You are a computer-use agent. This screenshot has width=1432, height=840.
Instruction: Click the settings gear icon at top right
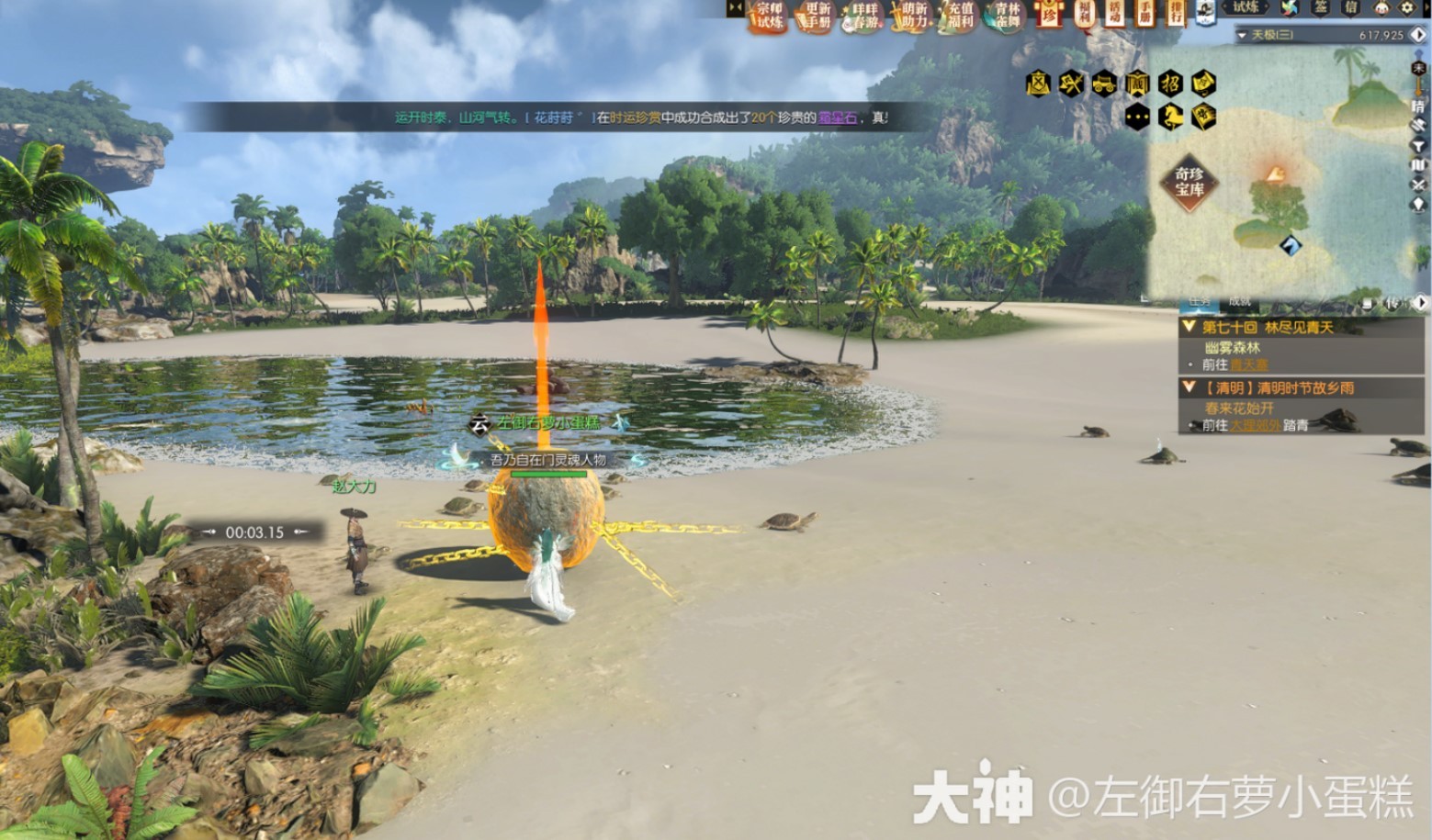click(x=1405, y=10)
